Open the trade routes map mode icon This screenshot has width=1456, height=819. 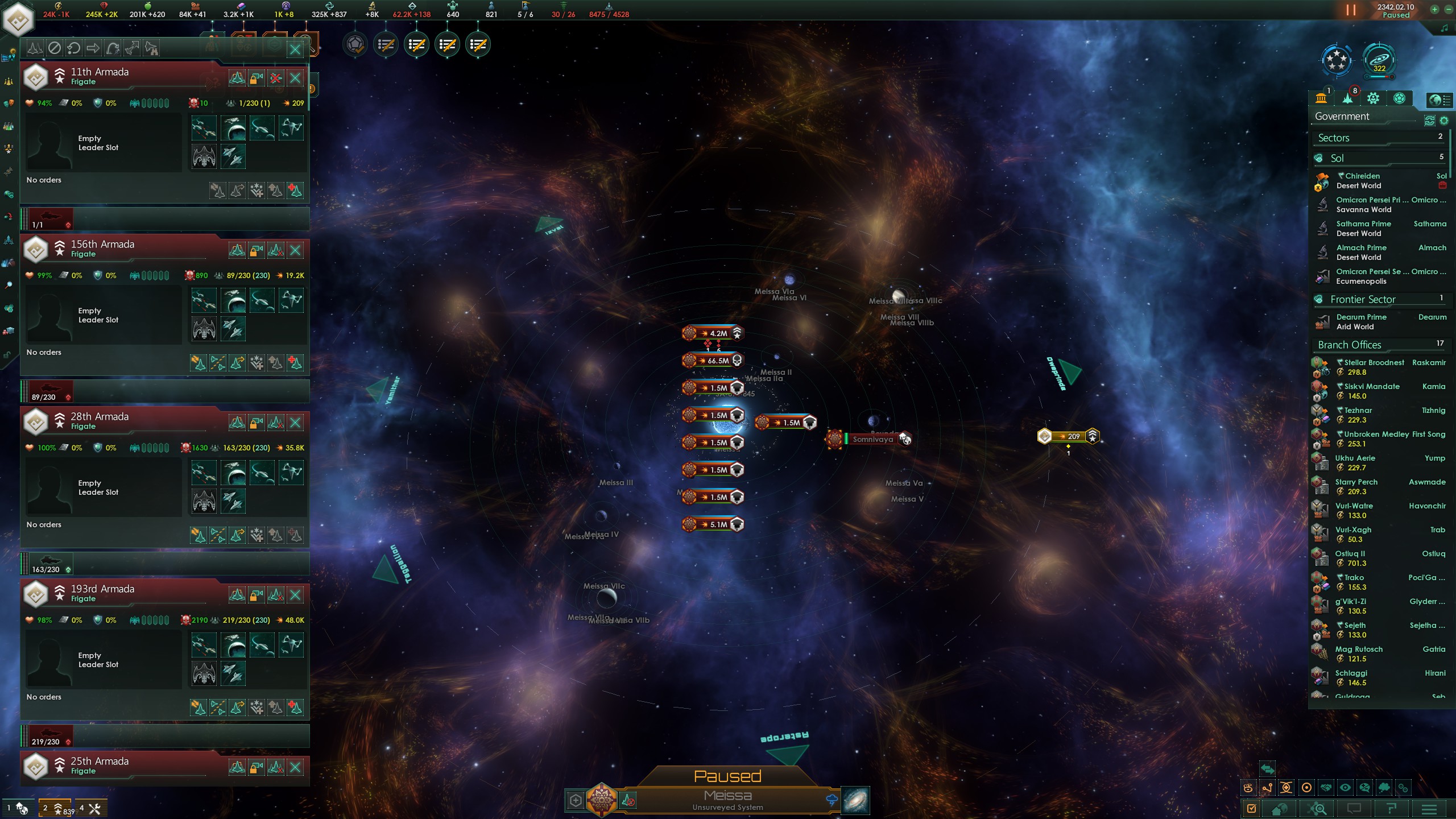(x=1267, y=787)
